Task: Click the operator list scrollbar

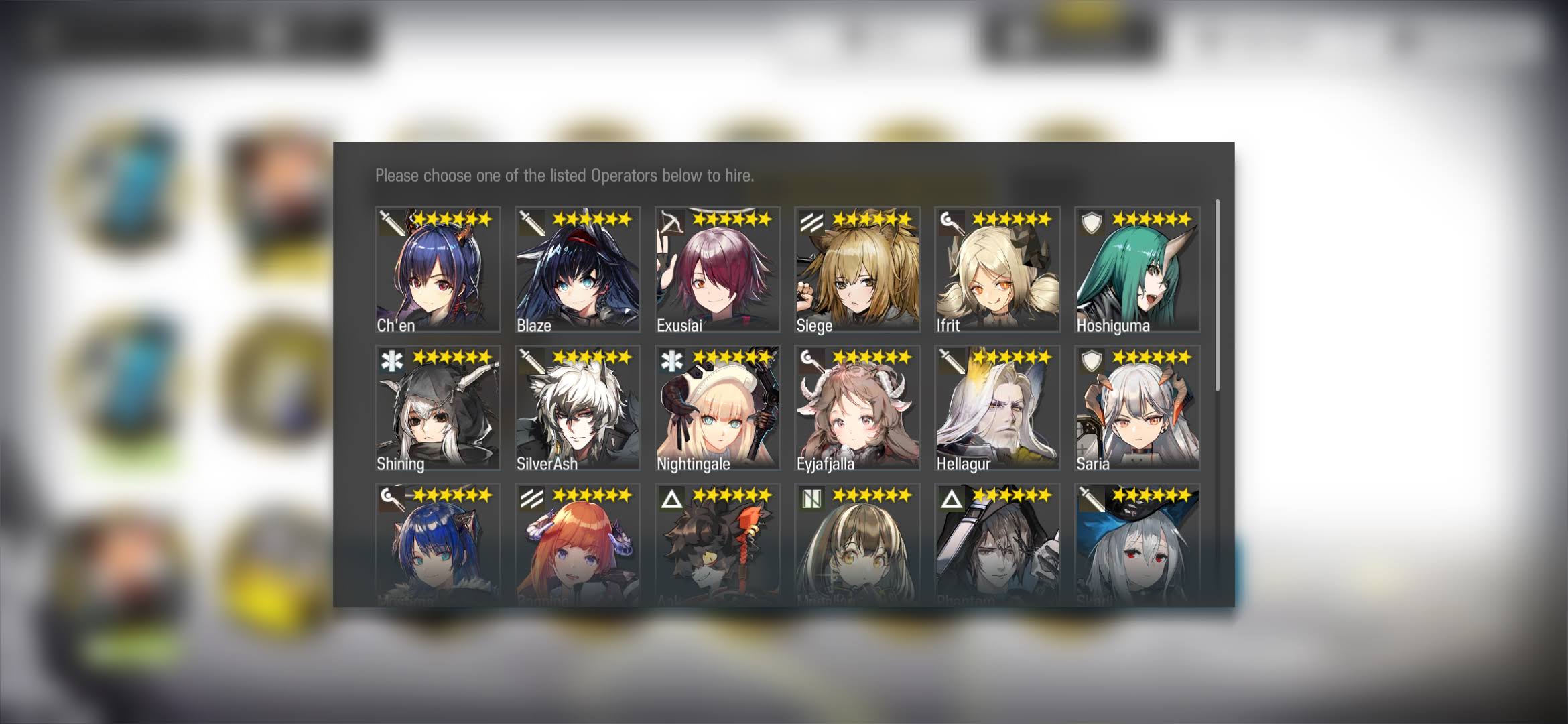Action: tap(1217, 295)
